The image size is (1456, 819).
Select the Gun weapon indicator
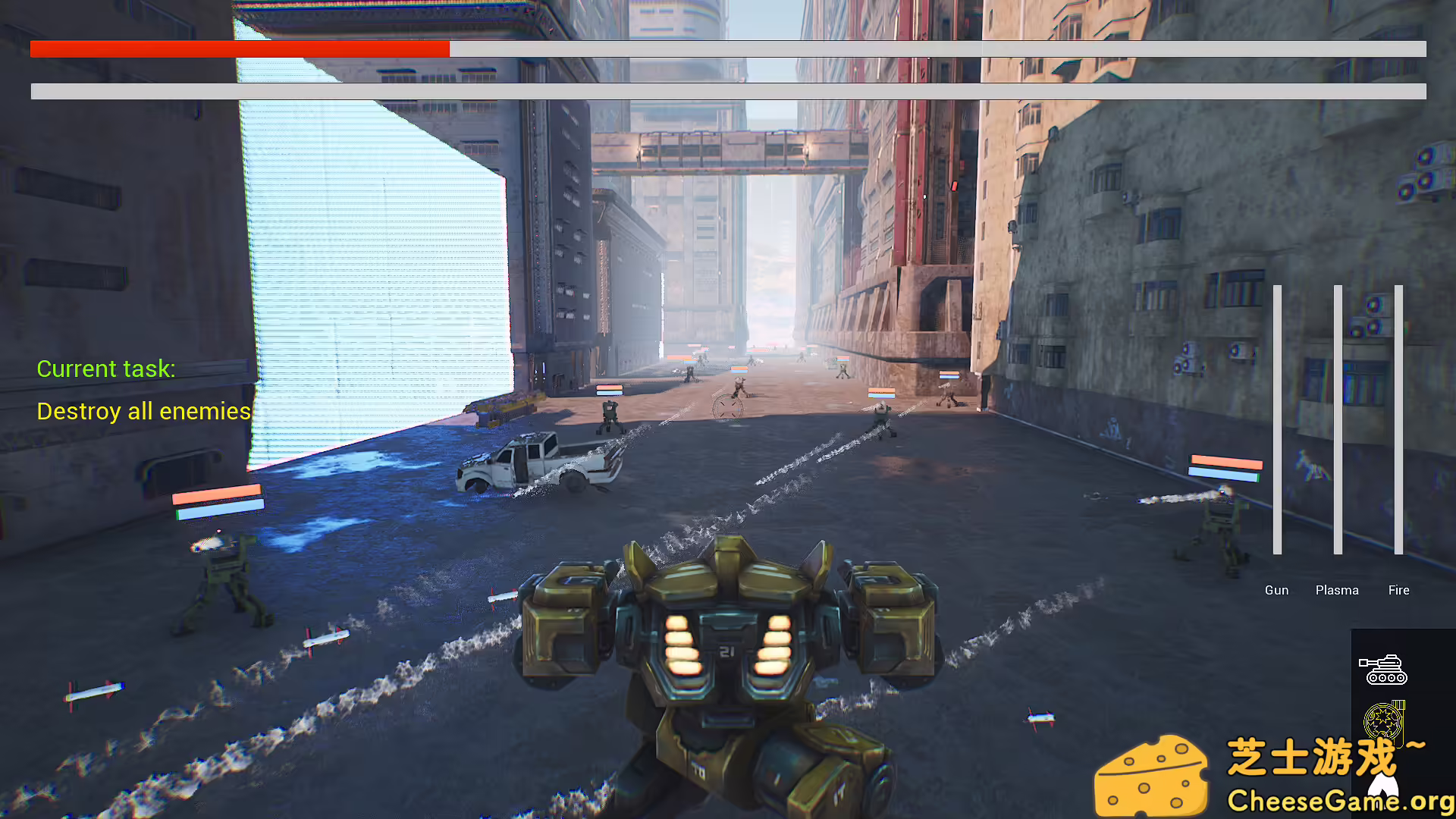point(1276,590)
